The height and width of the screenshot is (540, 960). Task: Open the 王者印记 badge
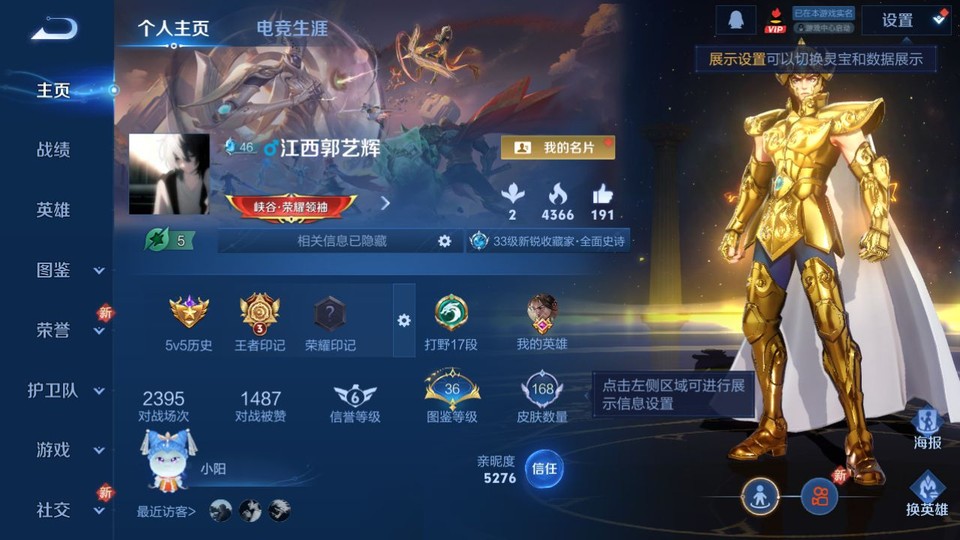[x=260, y=322]
